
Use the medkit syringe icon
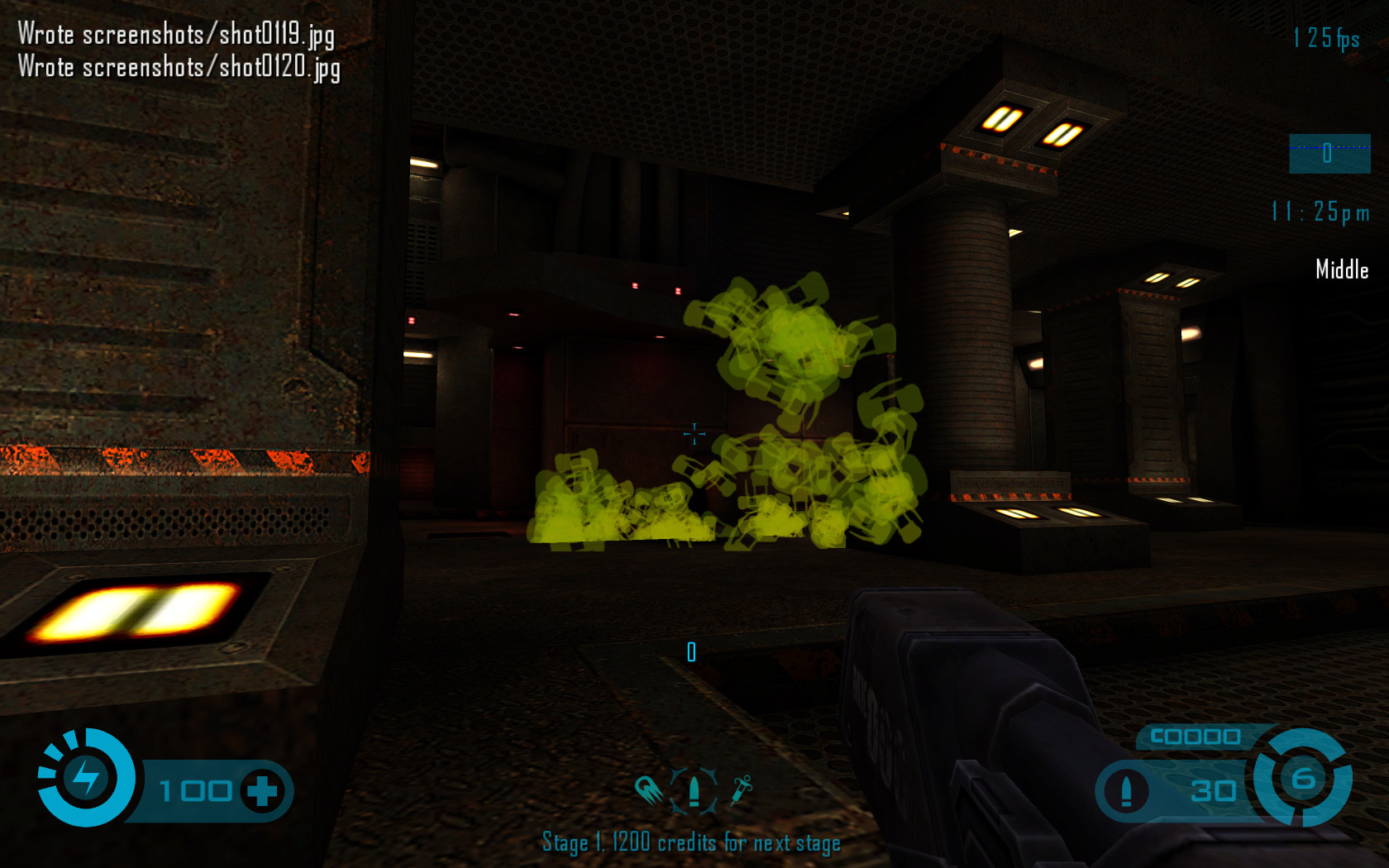pos(742,790)
